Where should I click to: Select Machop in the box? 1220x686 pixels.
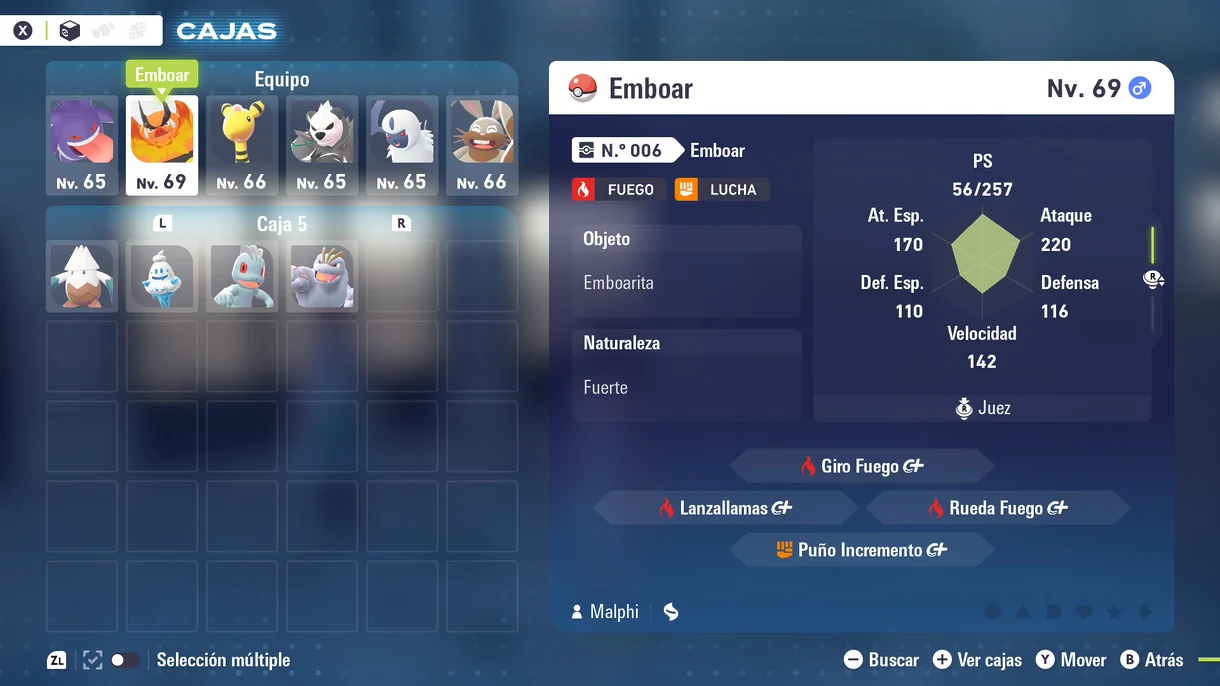241,276
